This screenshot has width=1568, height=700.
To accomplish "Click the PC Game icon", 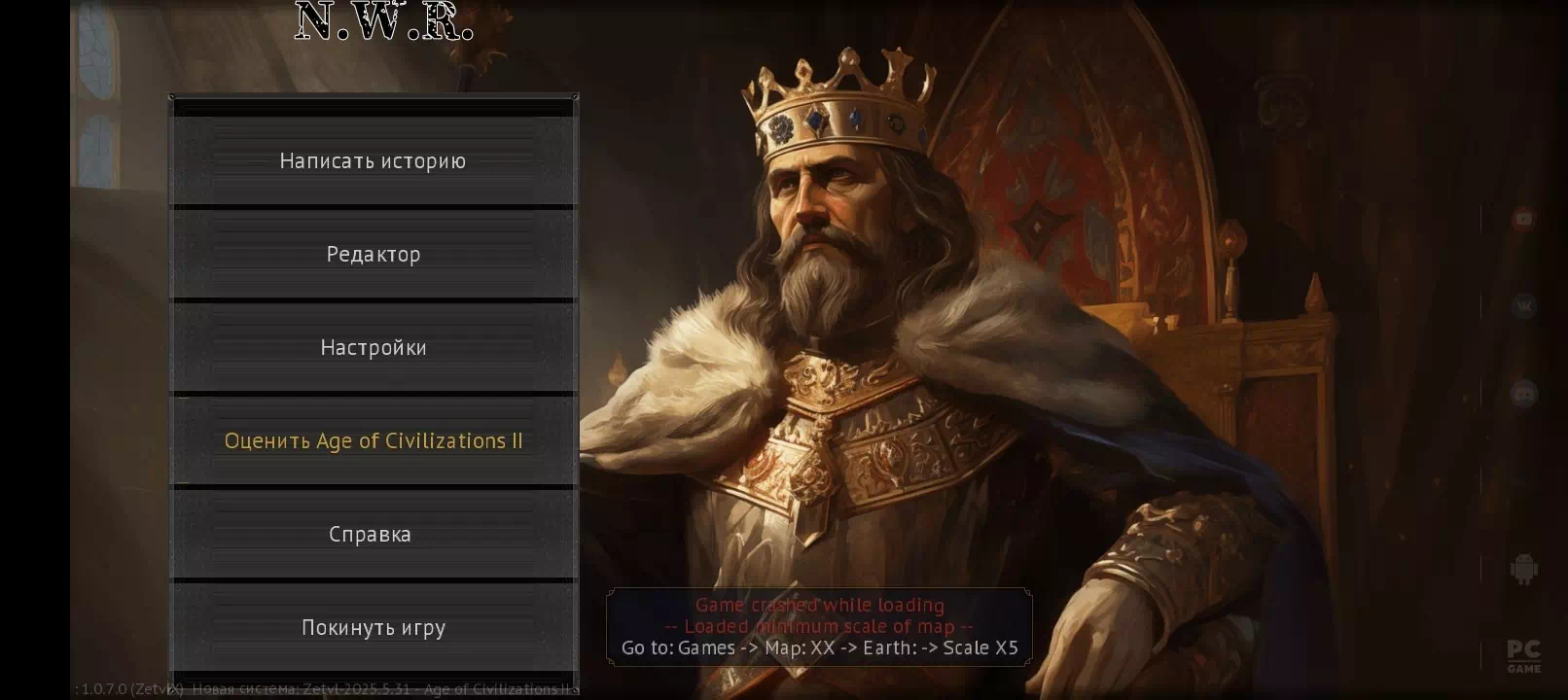I will 1523,656.
